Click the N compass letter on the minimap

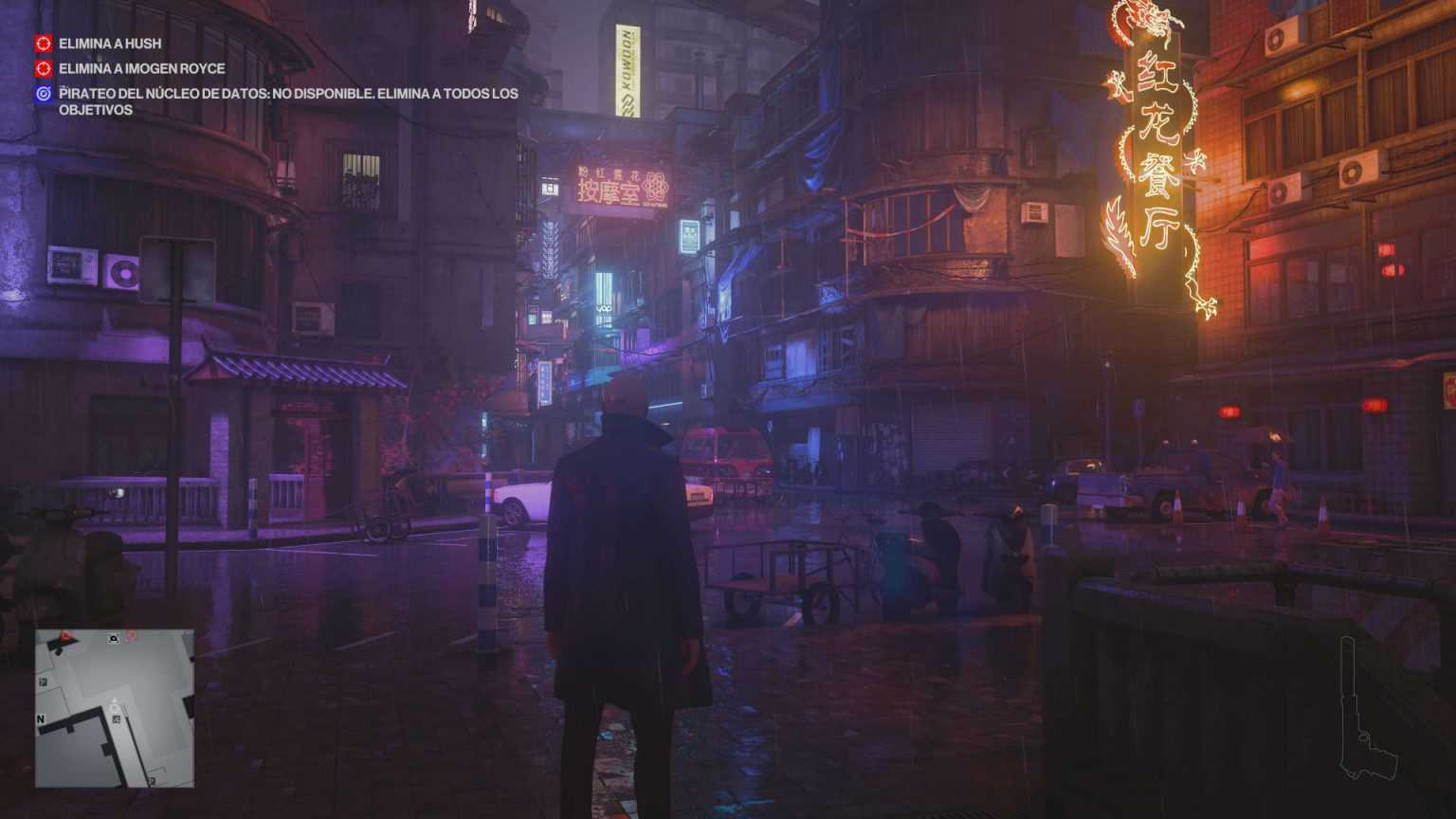[40, 719]
